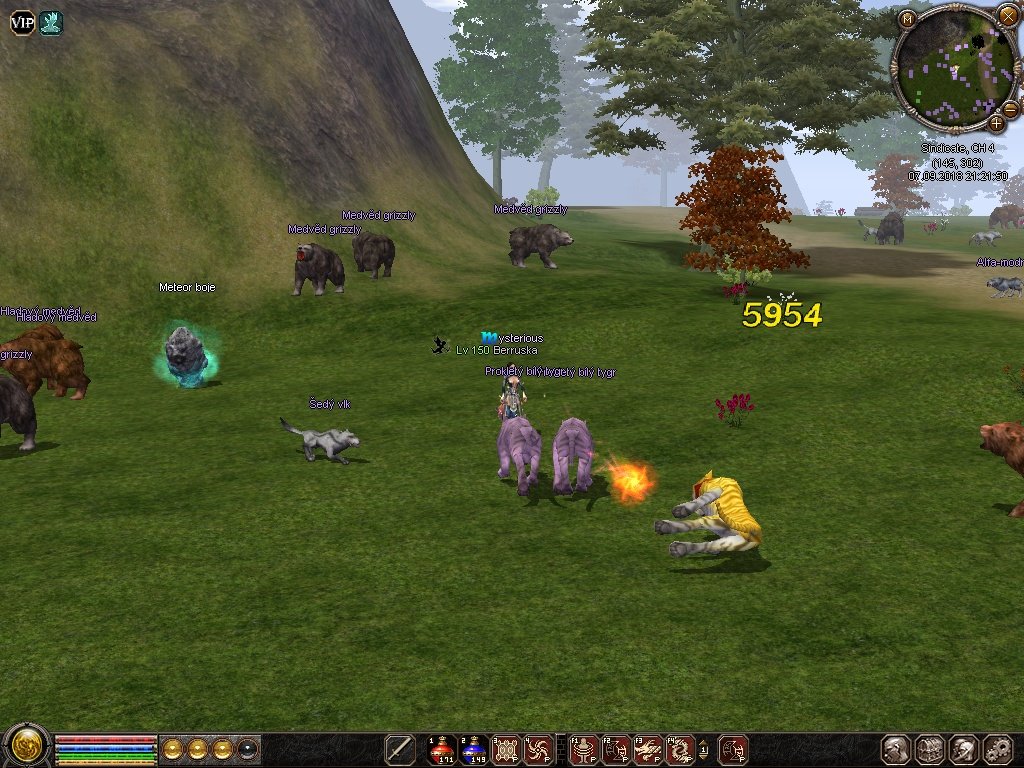This screenshot has width=1024, height=768.
Task: Open the character window with the face icon
Action: 896,749
